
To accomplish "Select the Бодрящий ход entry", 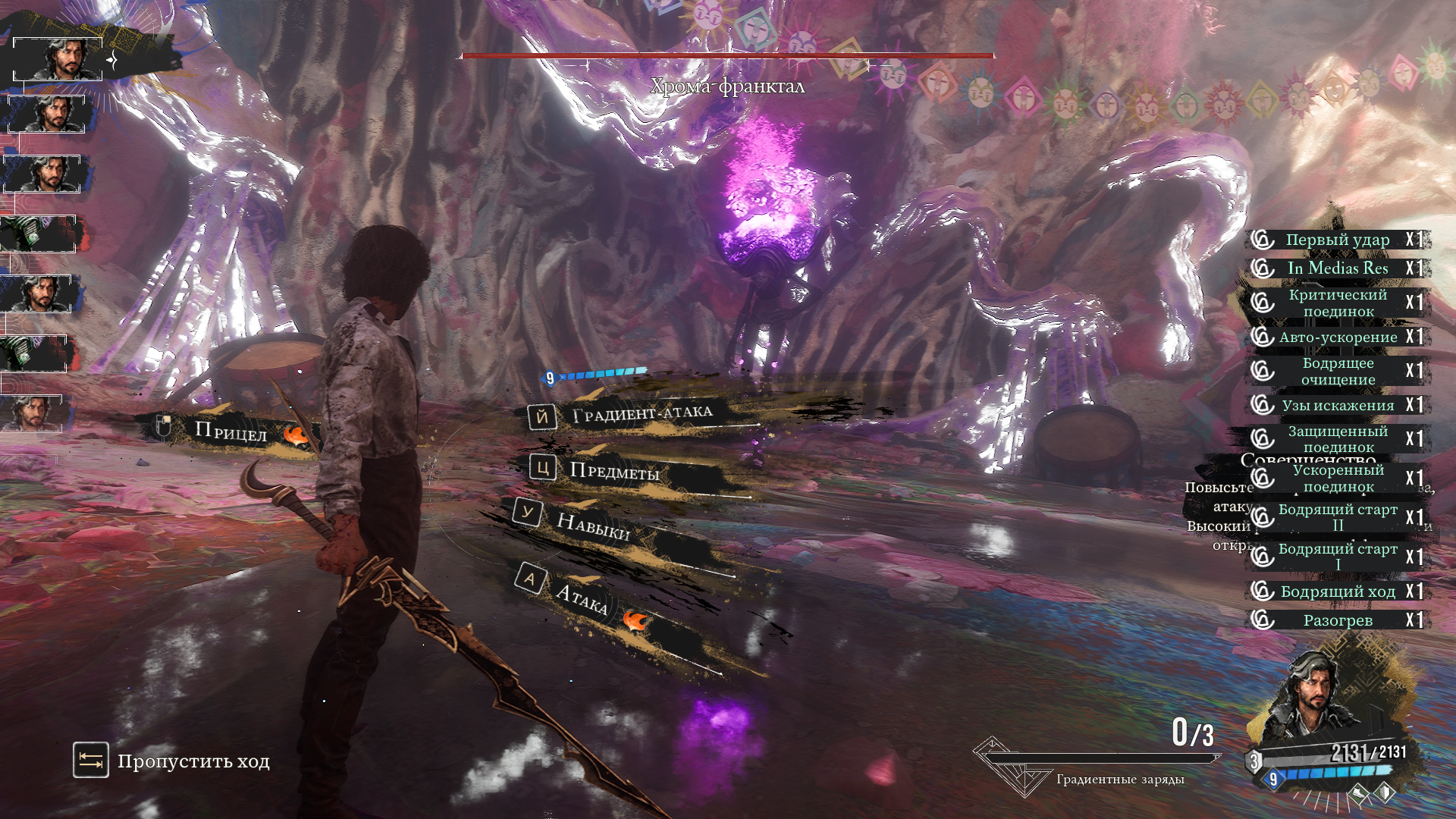I will [x=1338, y=591].
